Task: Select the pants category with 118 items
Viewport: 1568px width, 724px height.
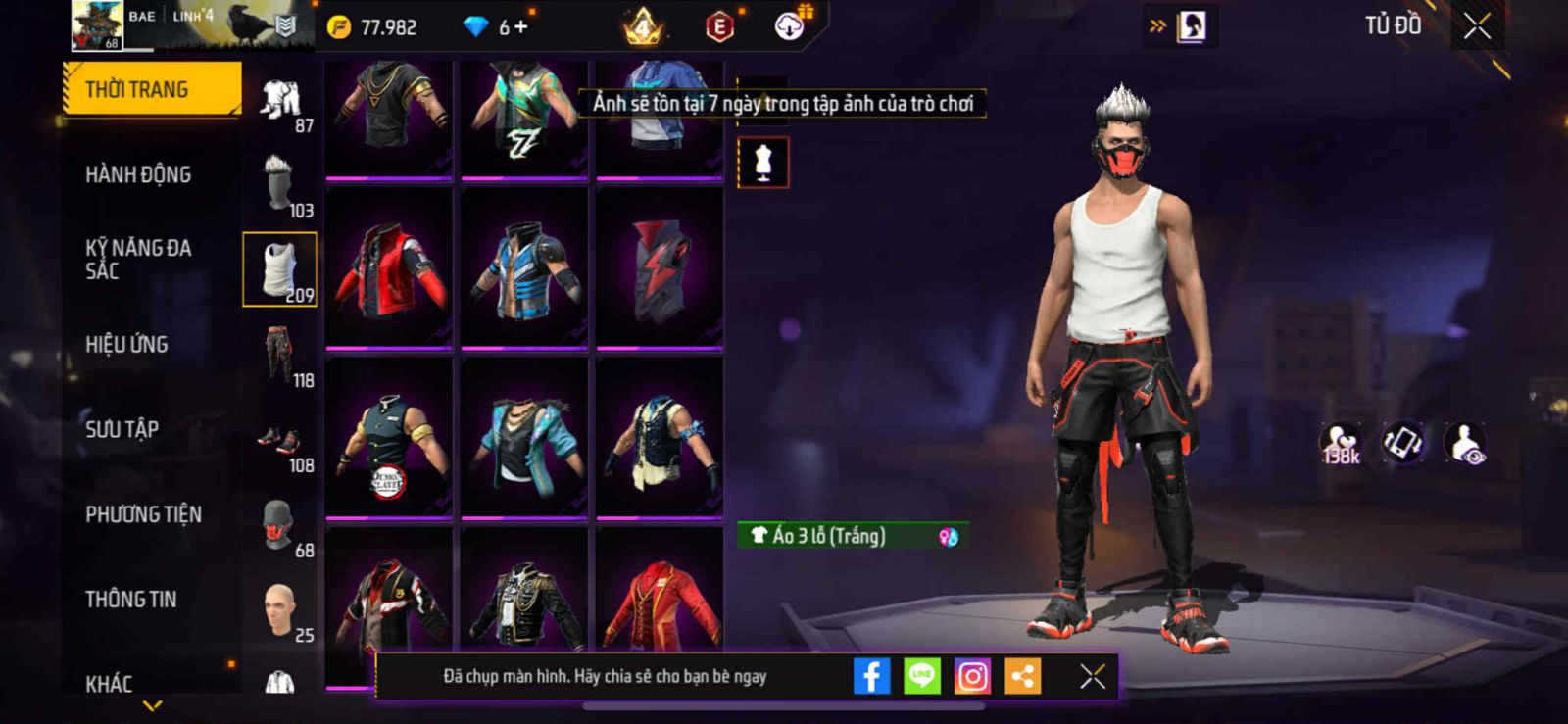Action: pos(280,355)
